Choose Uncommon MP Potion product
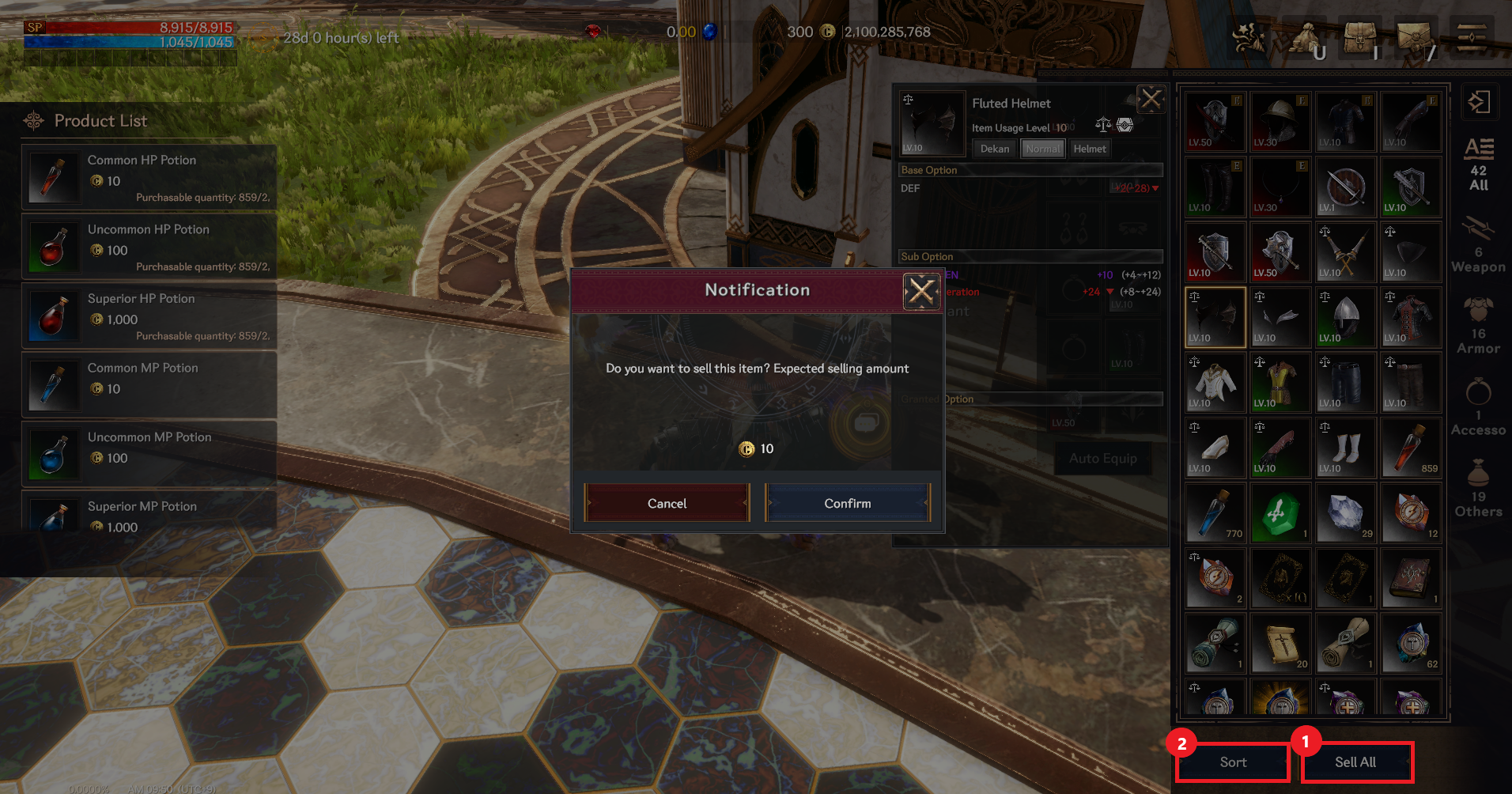Image resolution: width=1512 pixels, height=794 pixels. 149,454
